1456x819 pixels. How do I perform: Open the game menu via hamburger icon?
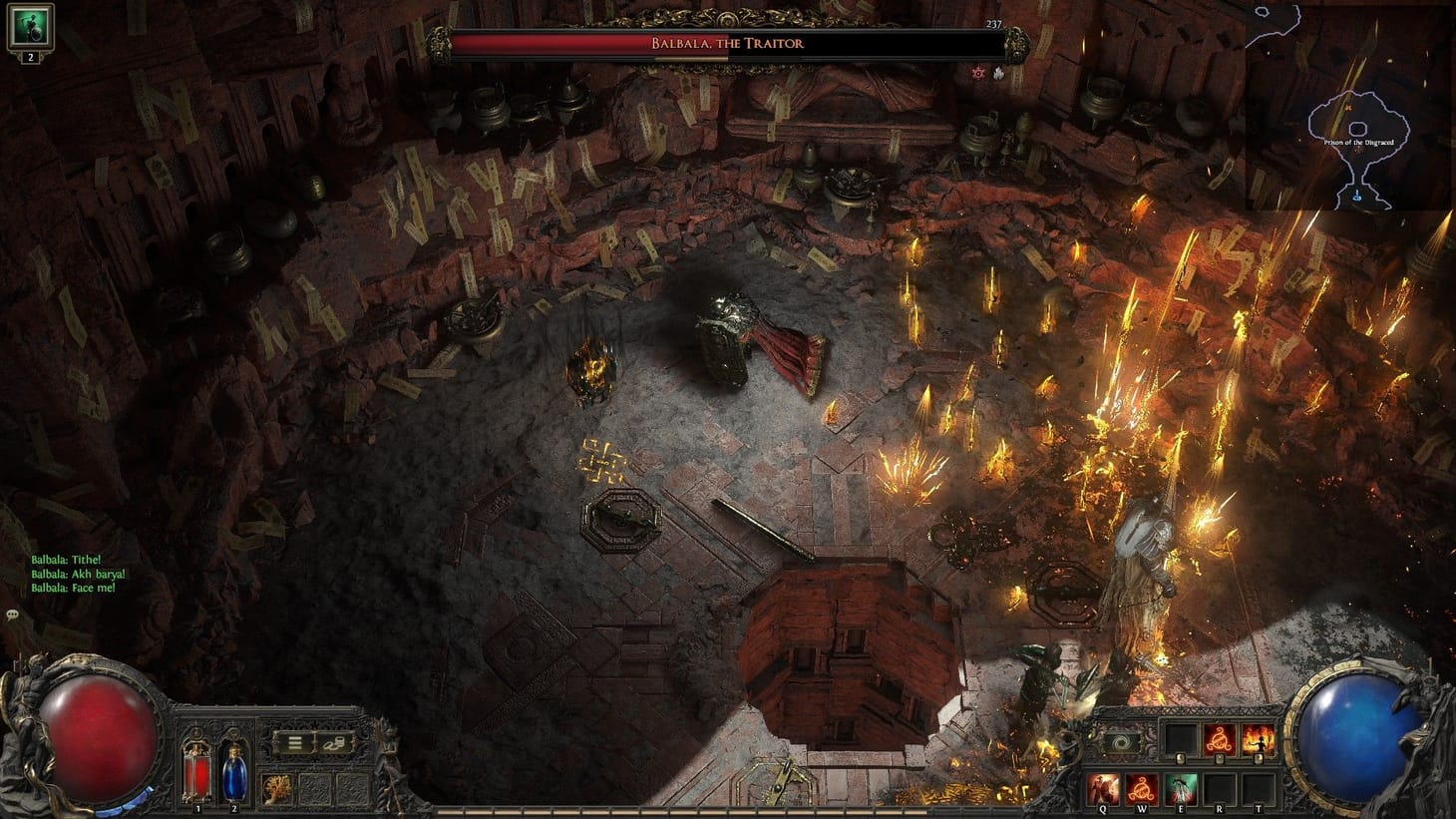295,741
